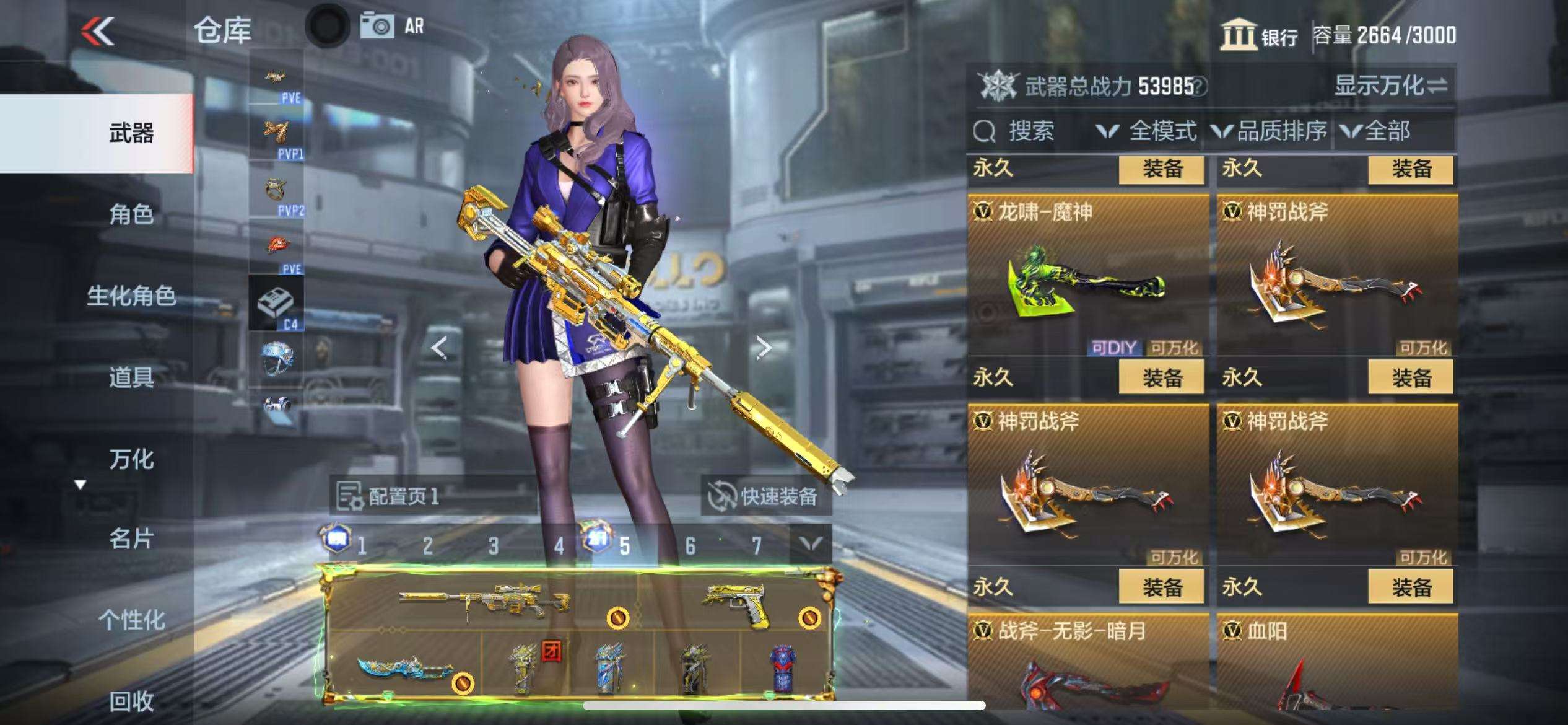Viewport: 1568px width, 725px height.
Task: Open the 品质排序 sort dropdown
Action: [x=1269, y=131]
